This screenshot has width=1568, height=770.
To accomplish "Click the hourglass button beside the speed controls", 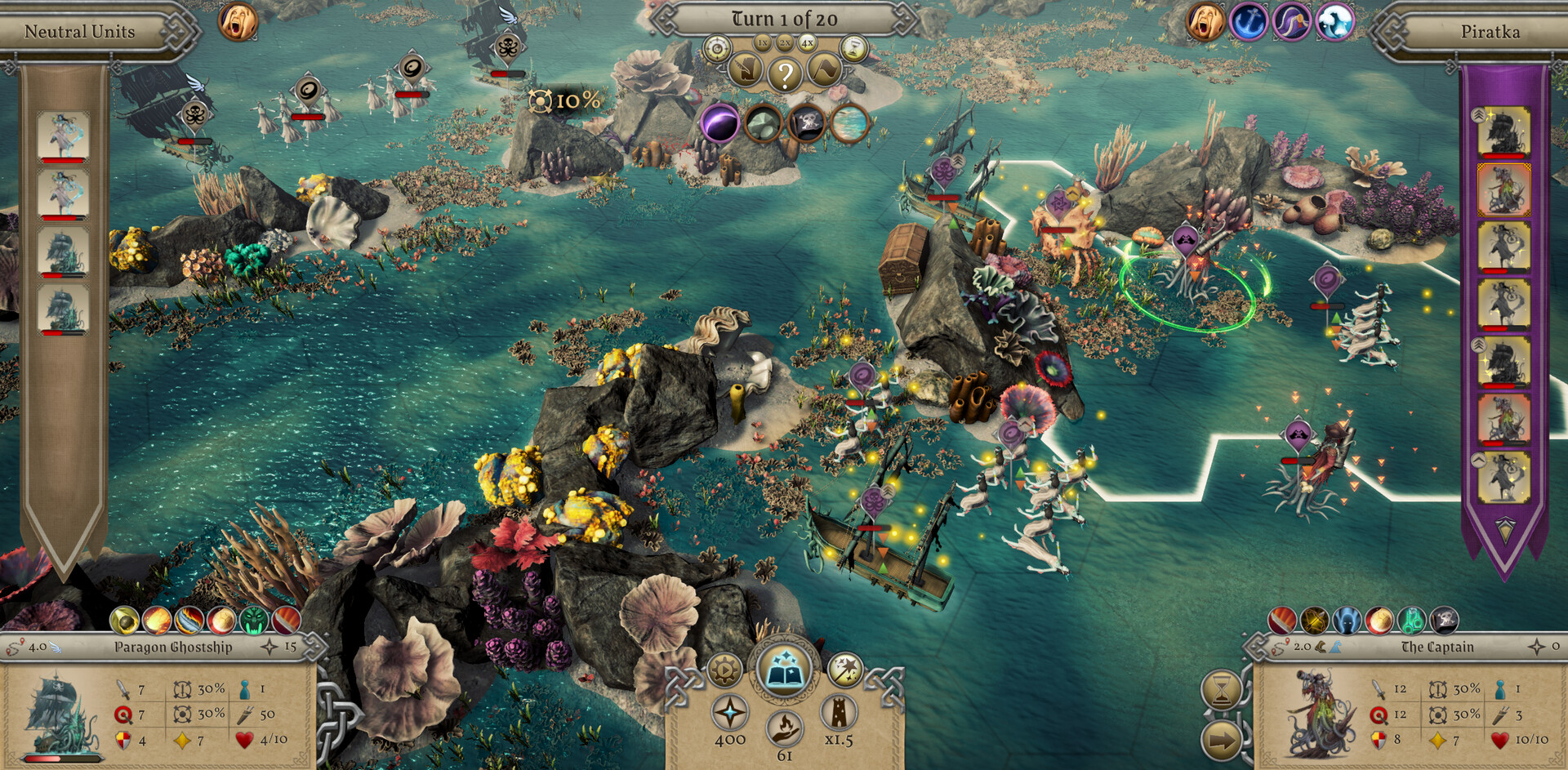I will click(x=853, y=49).
